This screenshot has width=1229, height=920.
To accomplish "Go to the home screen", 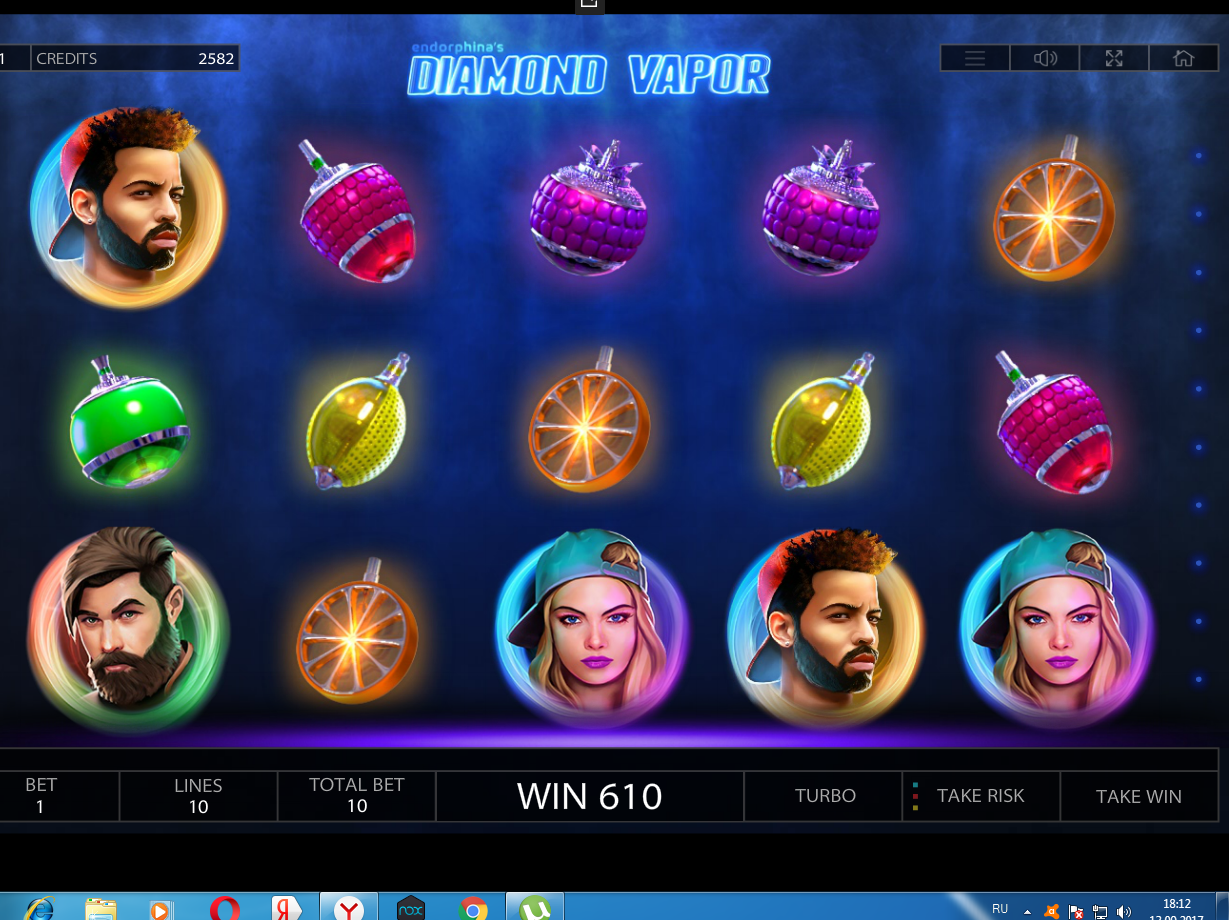I will pos(1183,58).
